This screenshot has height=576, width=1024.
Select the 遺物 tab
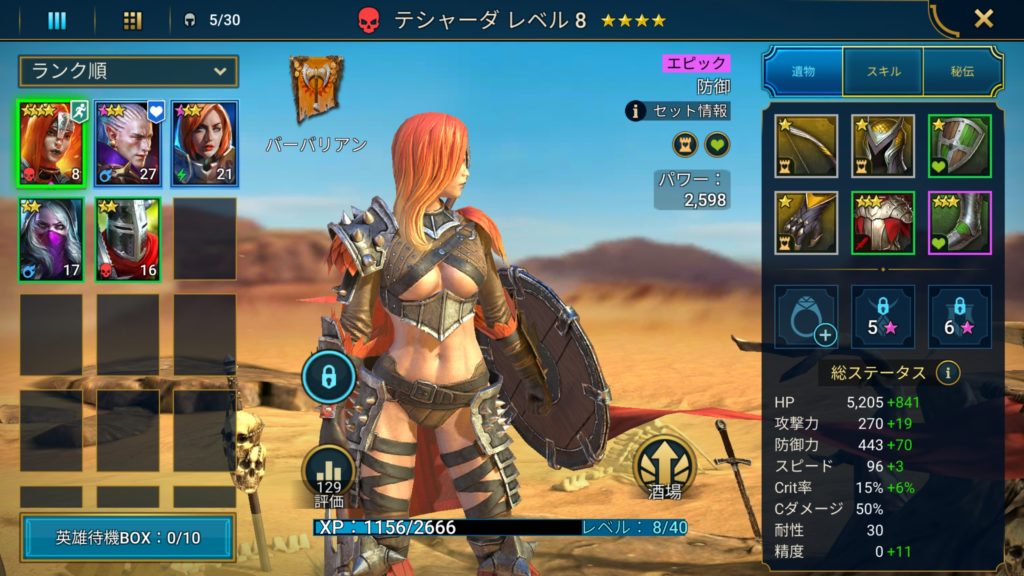[x=804, y=71]
